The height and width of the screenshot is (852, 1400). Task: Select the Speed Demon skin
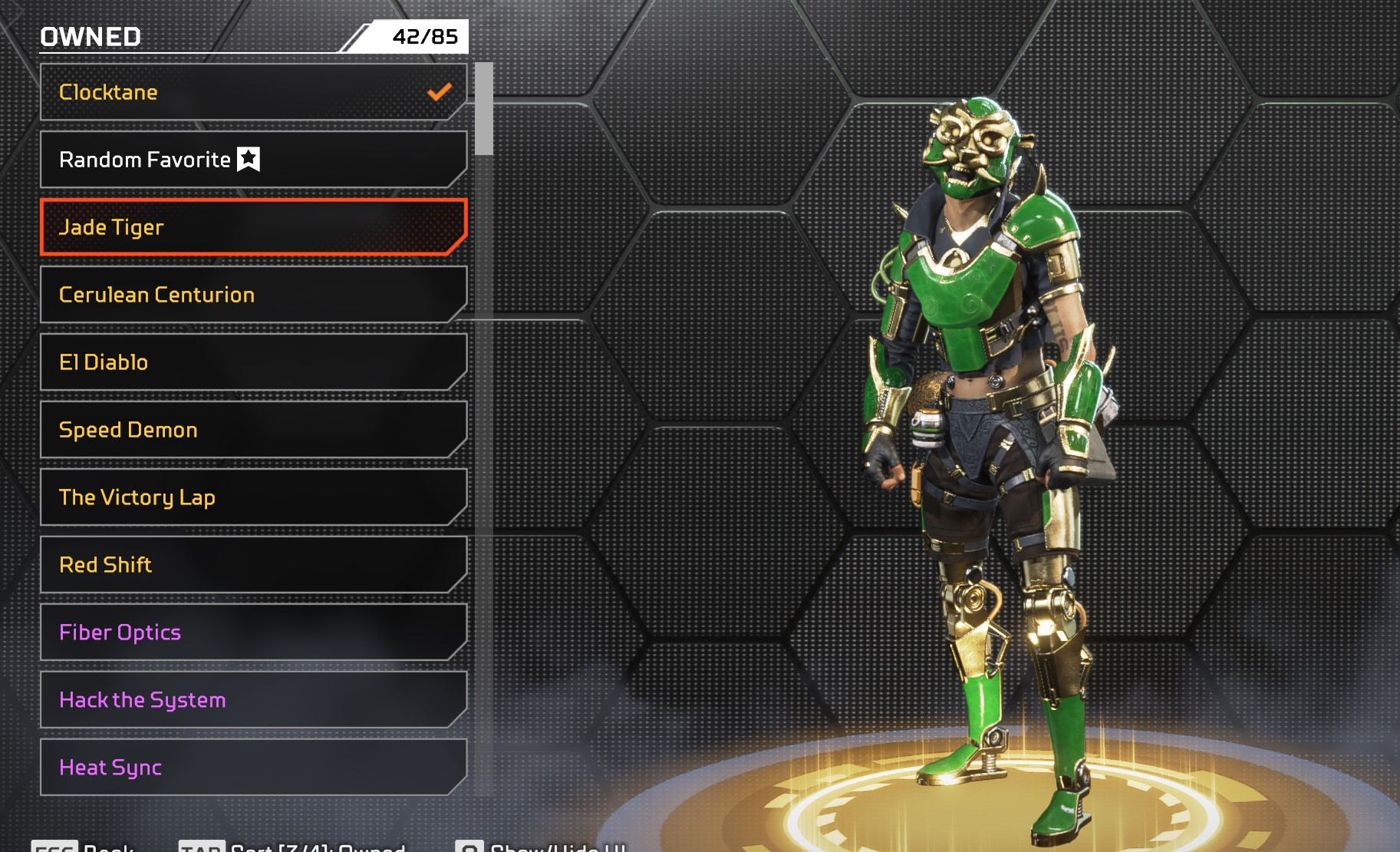(253, 430)
